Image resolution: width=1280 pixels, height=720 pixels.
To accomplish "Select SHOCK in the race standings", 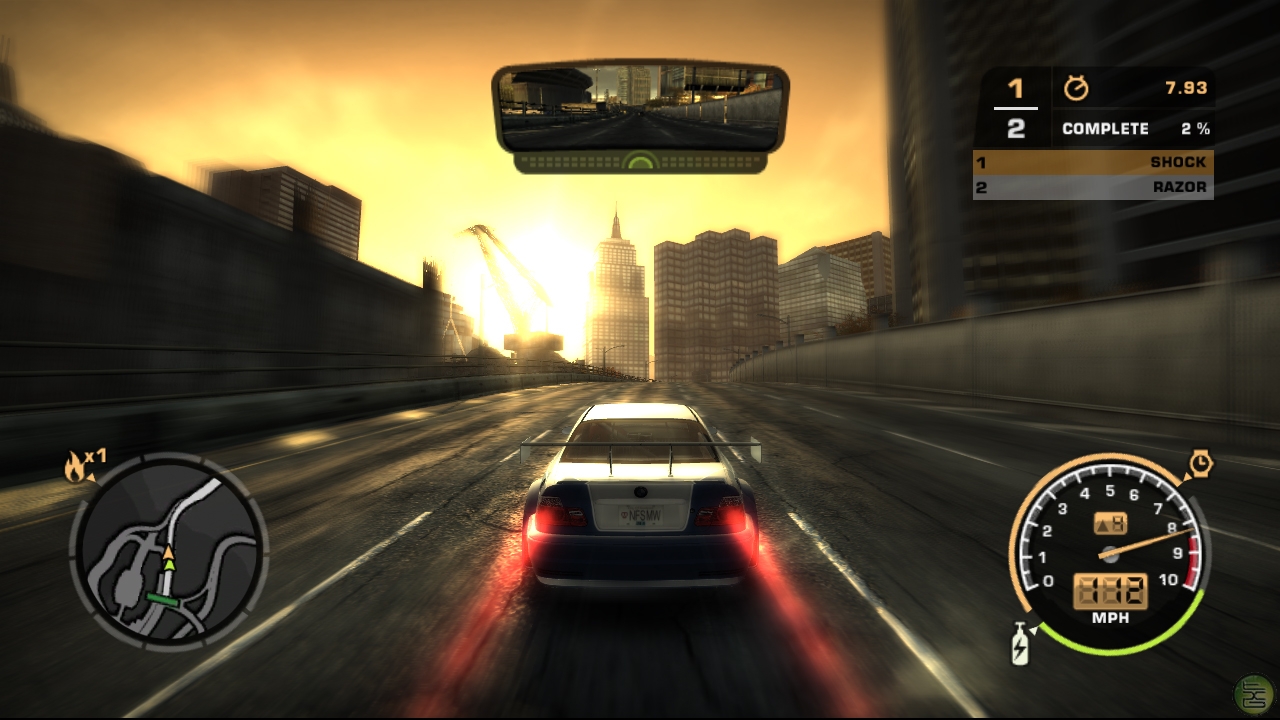I will (1093, 162).
